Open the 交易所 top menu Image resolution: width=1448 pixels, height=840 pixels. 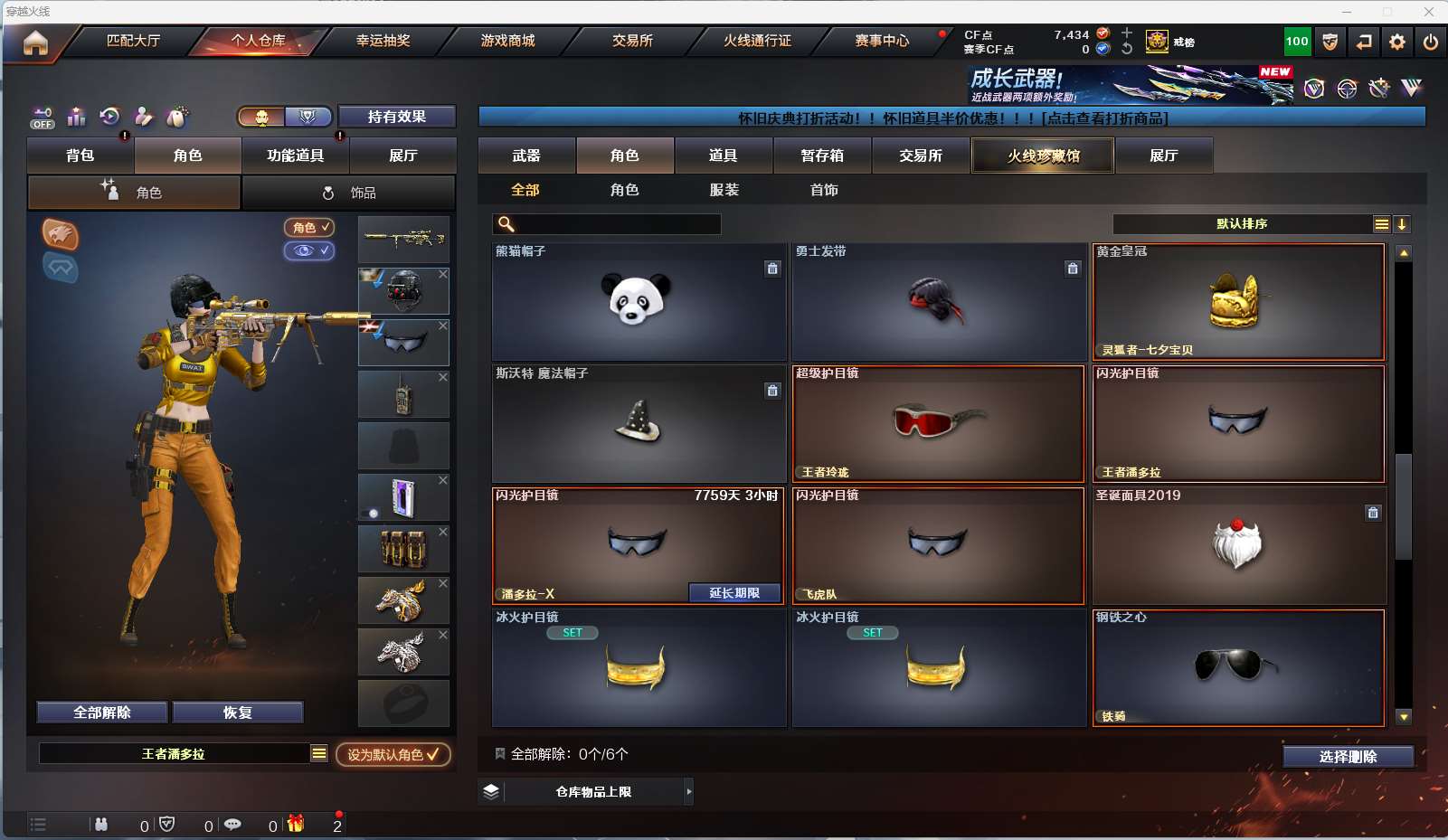click(632, 41)
